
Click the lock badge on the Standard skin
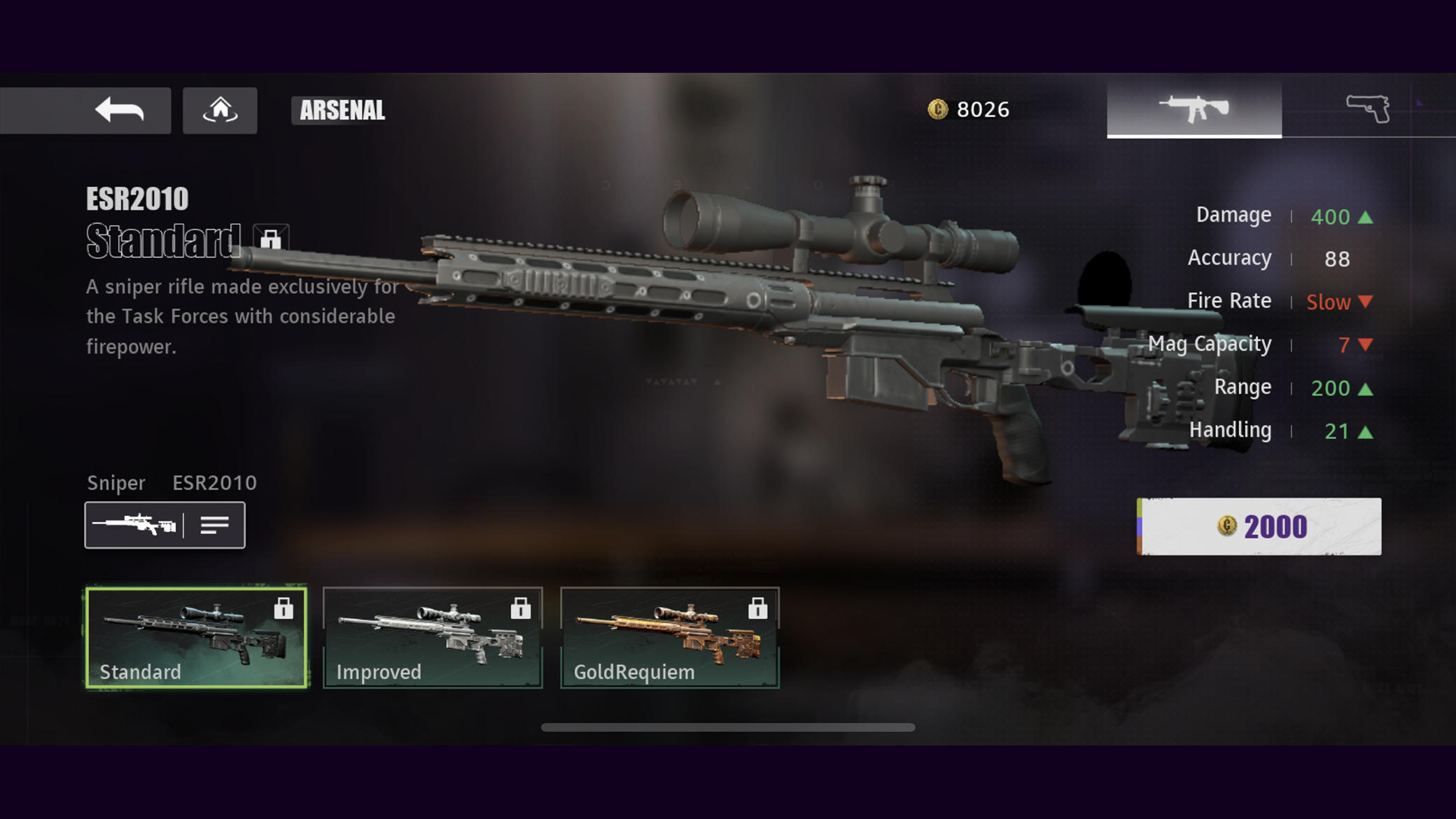[x=286, y=608]
